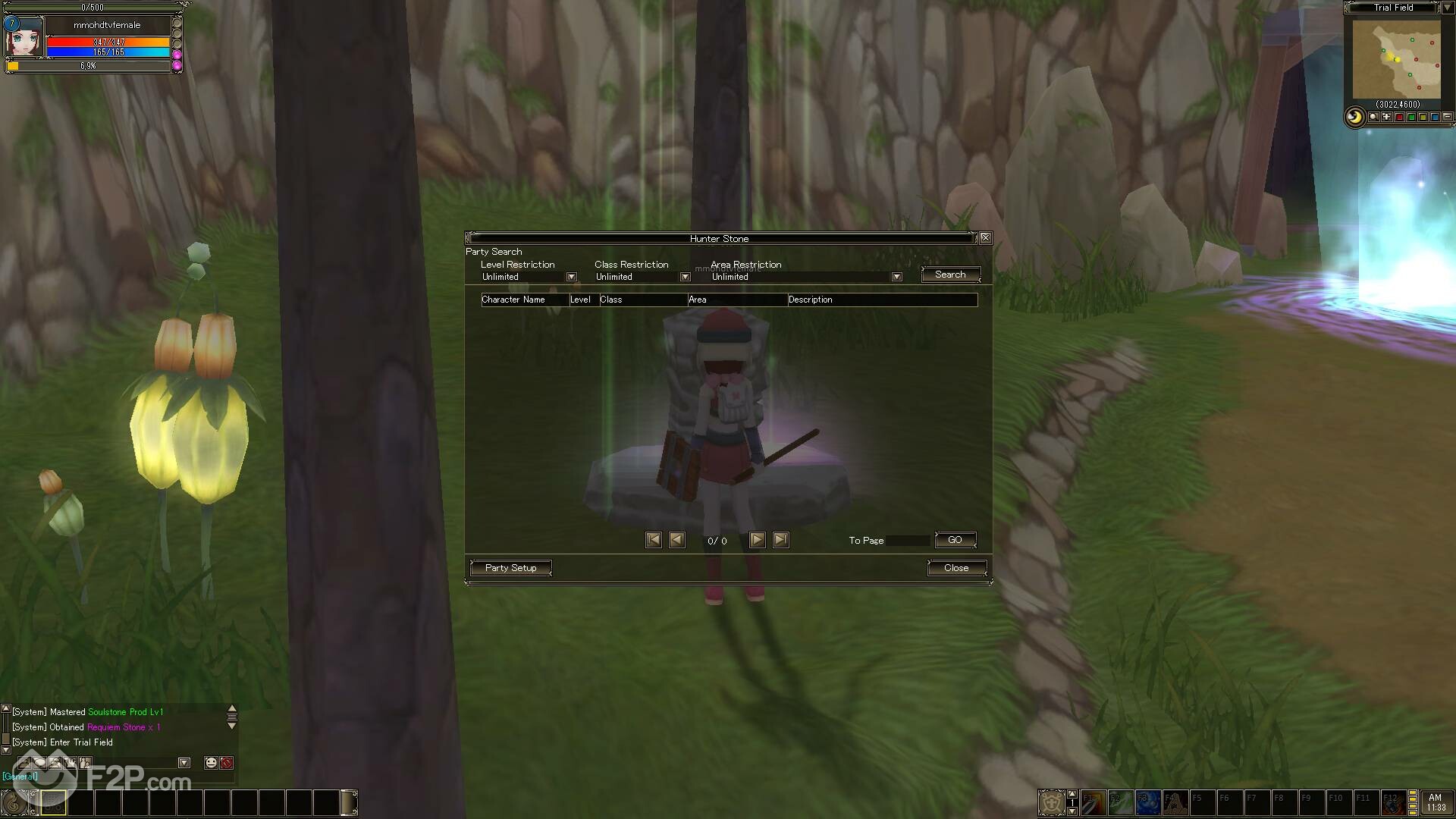The height and width of the screenshot is (819, 1456).
Task: Click the Close button at the window's bottom
Action: click(x=956, y=568)
